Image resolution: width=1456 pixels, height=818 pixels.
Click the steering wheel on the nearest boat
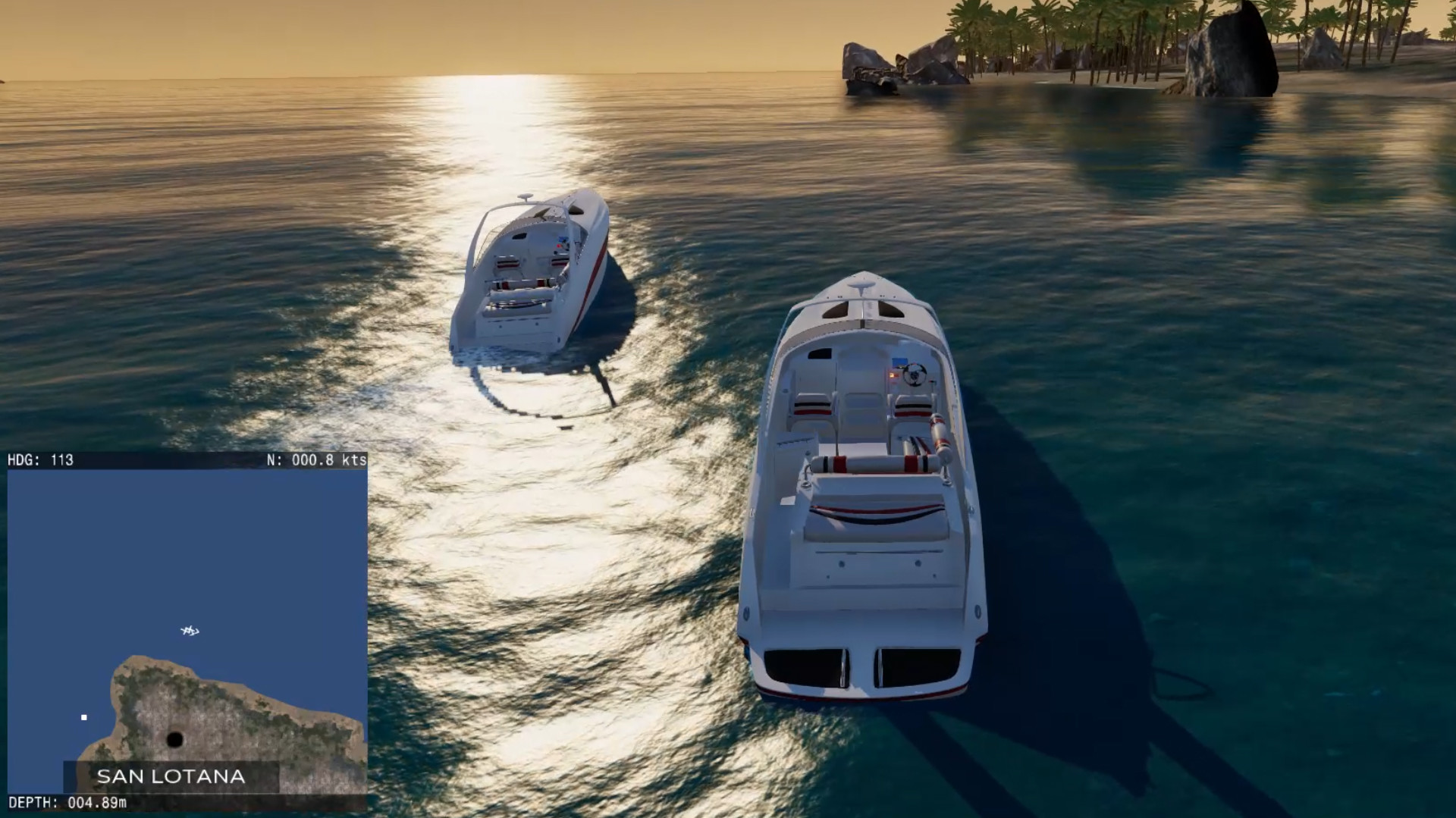tap(914, 375)
